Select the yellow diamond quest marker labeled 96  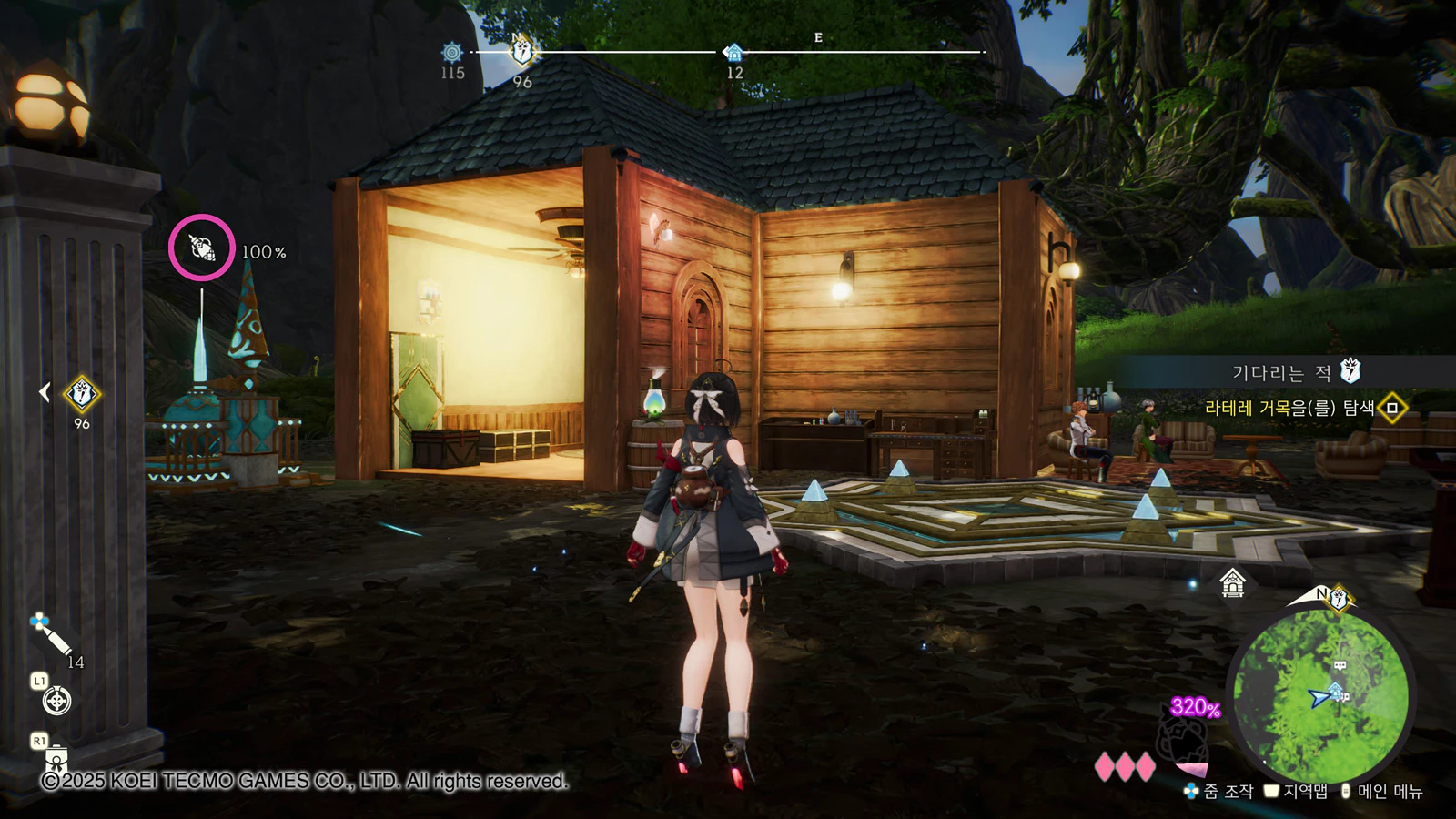pyautogui.click(x=82, y=394)
